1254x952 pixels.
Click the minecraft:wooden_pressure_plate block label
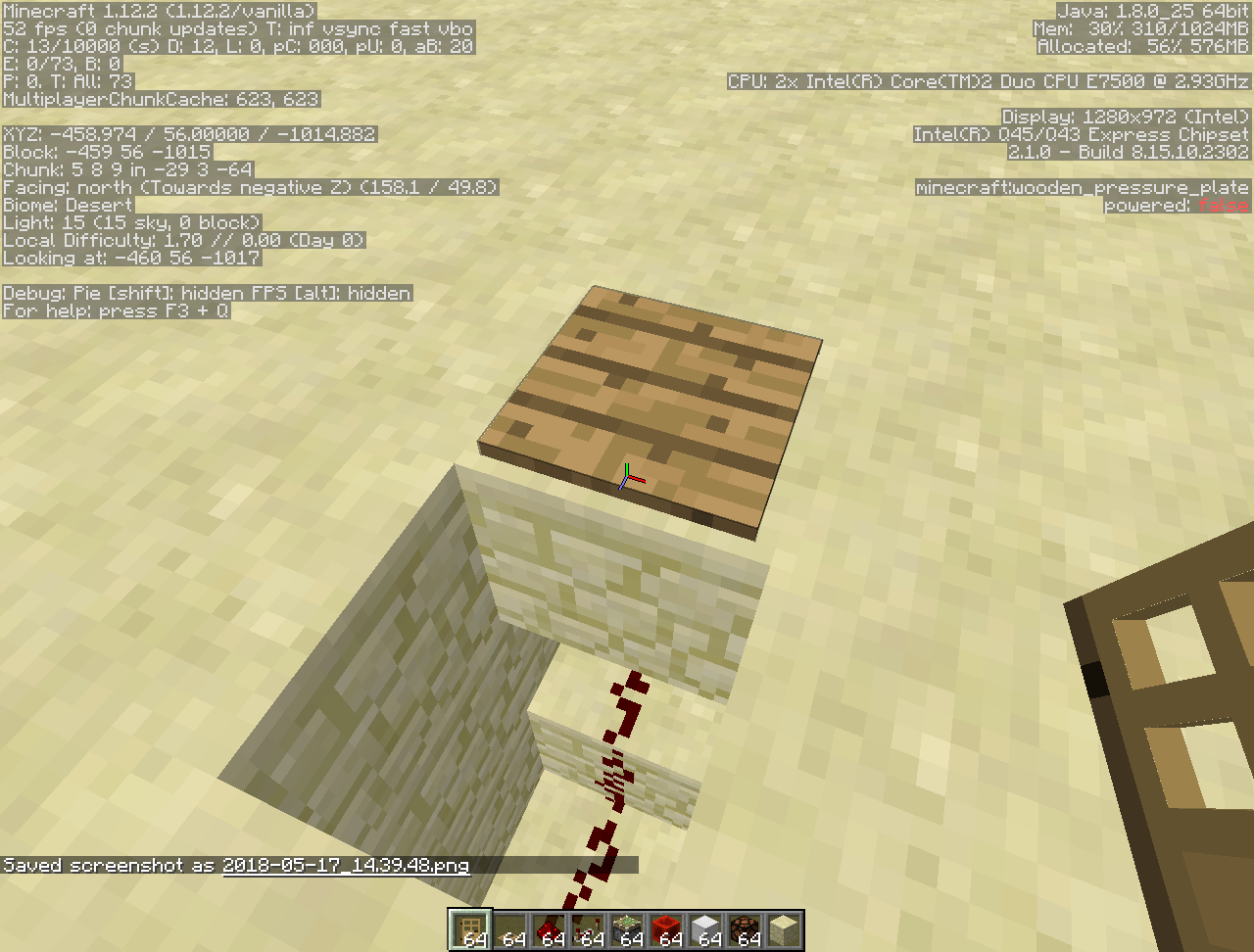[x=1082, y=186]
